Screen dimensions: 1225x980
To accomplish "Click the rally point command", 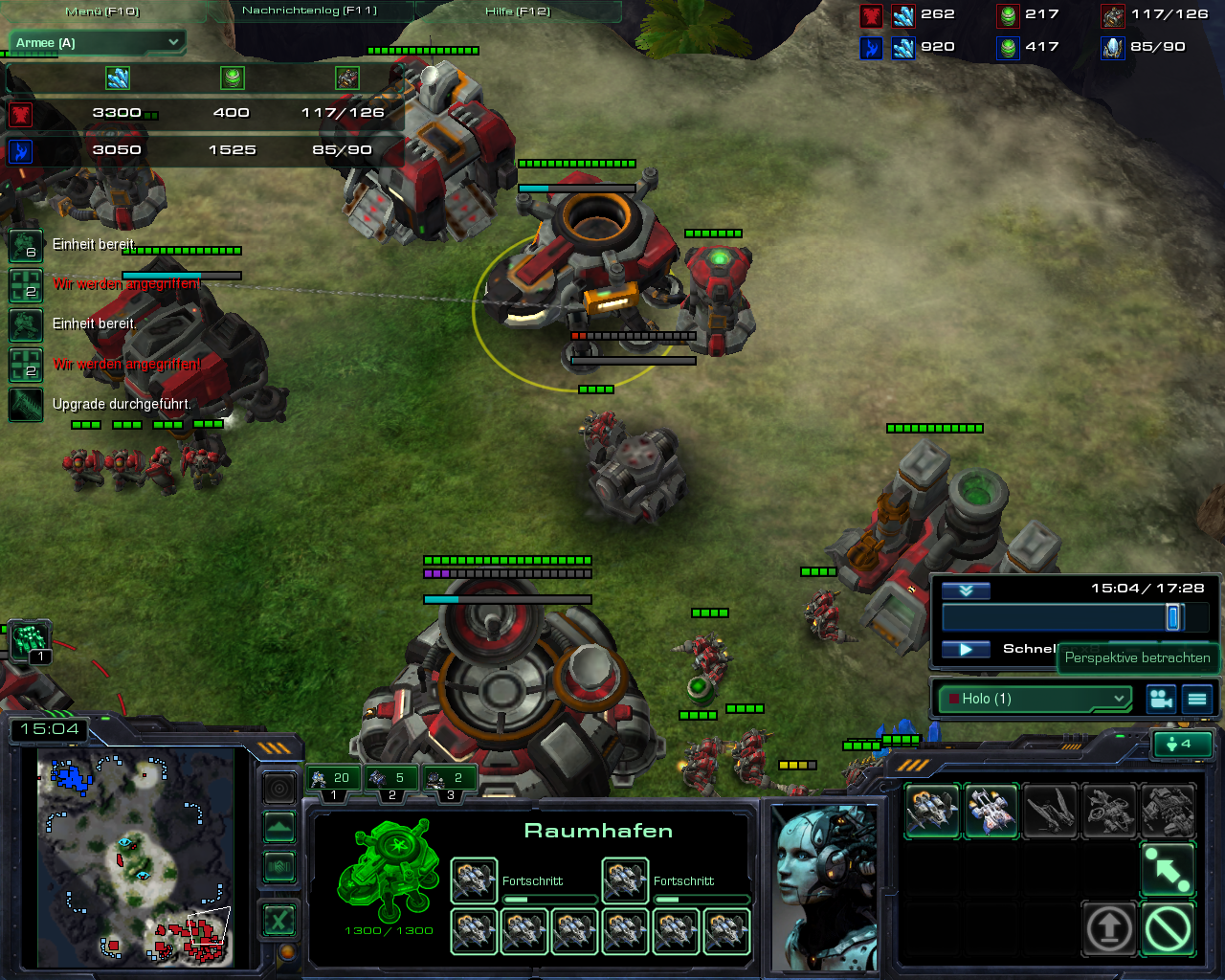I will click(1168, 869).
